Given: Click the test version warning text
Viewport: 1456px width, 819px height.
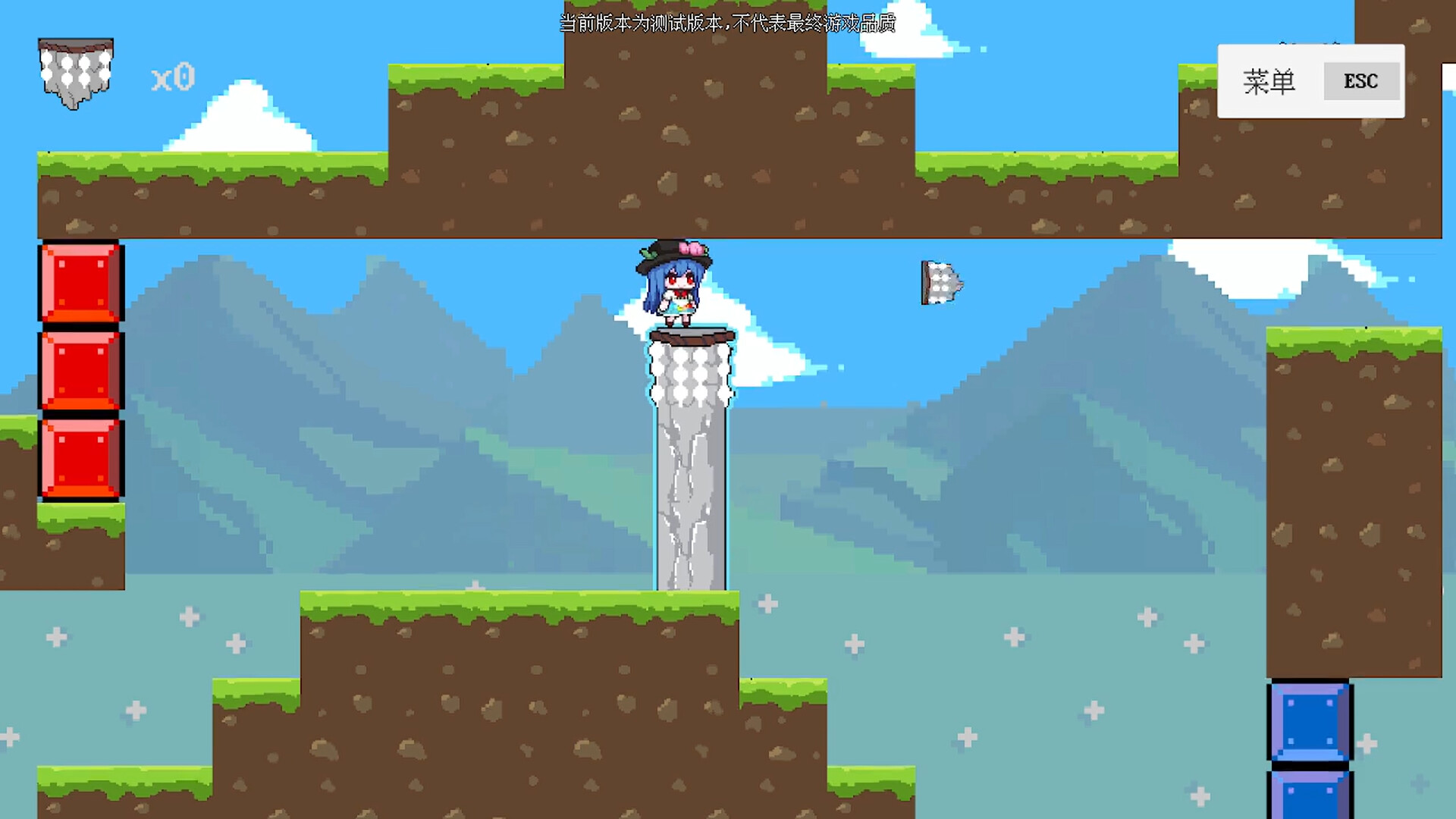Looking at the screenshot, I should pyautogui.click(x=726, y=24).
